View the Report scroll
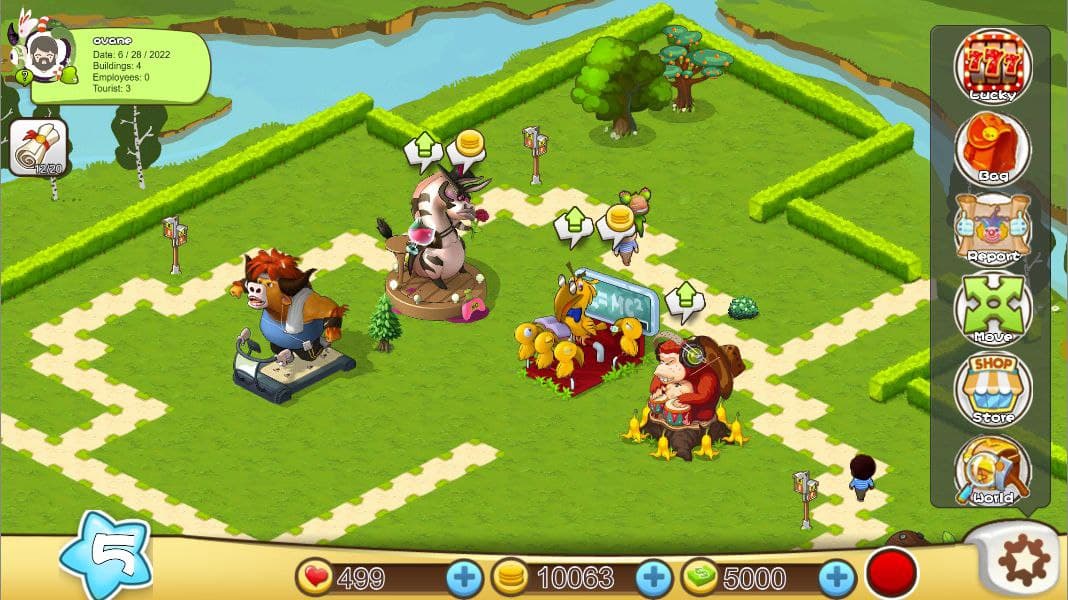This screenshot has height=600, width=1068. point(993,228)
